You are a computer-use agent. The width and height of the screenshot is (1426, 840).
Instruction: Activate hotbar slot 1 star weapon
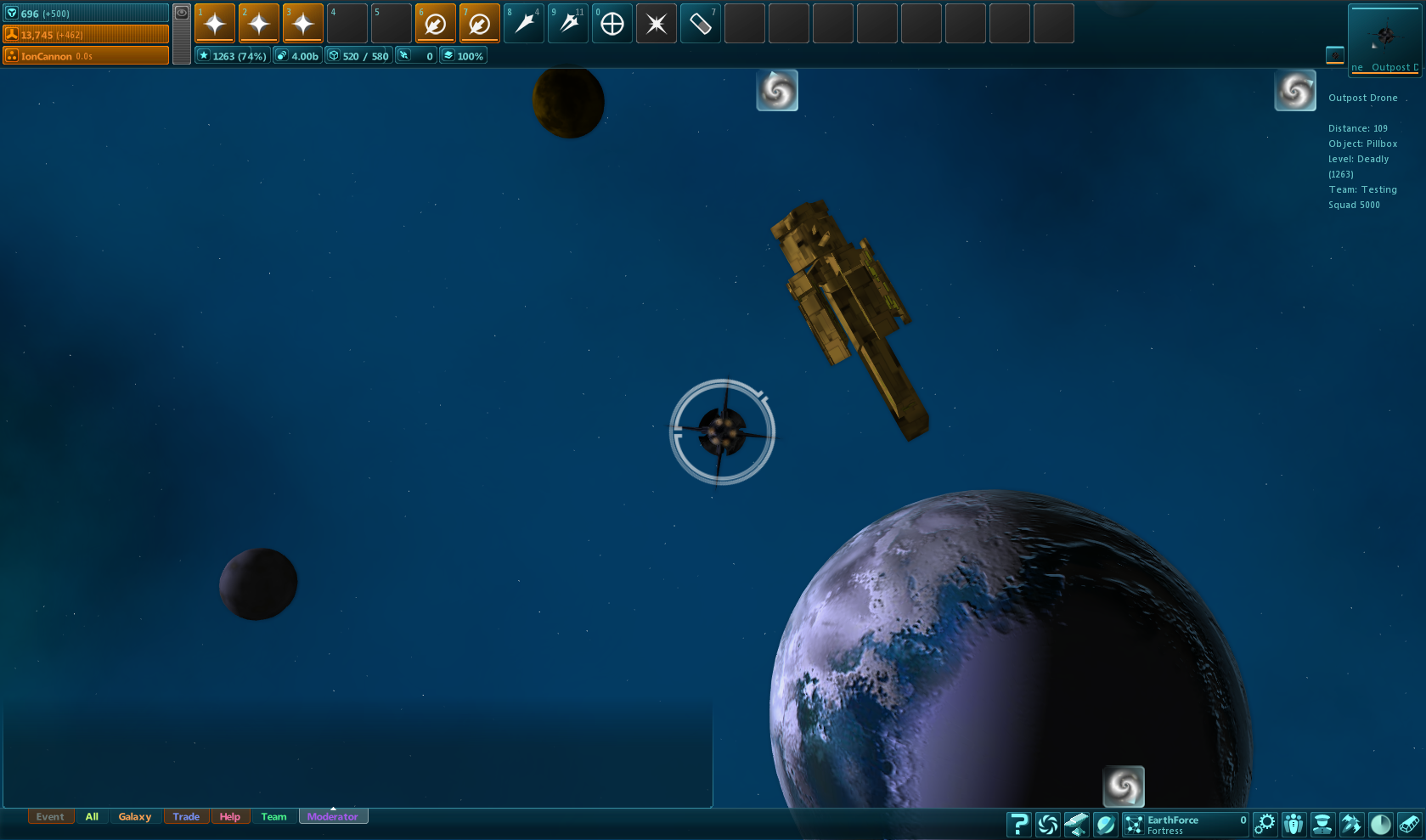pyautogui.click(x=215, y=24)
